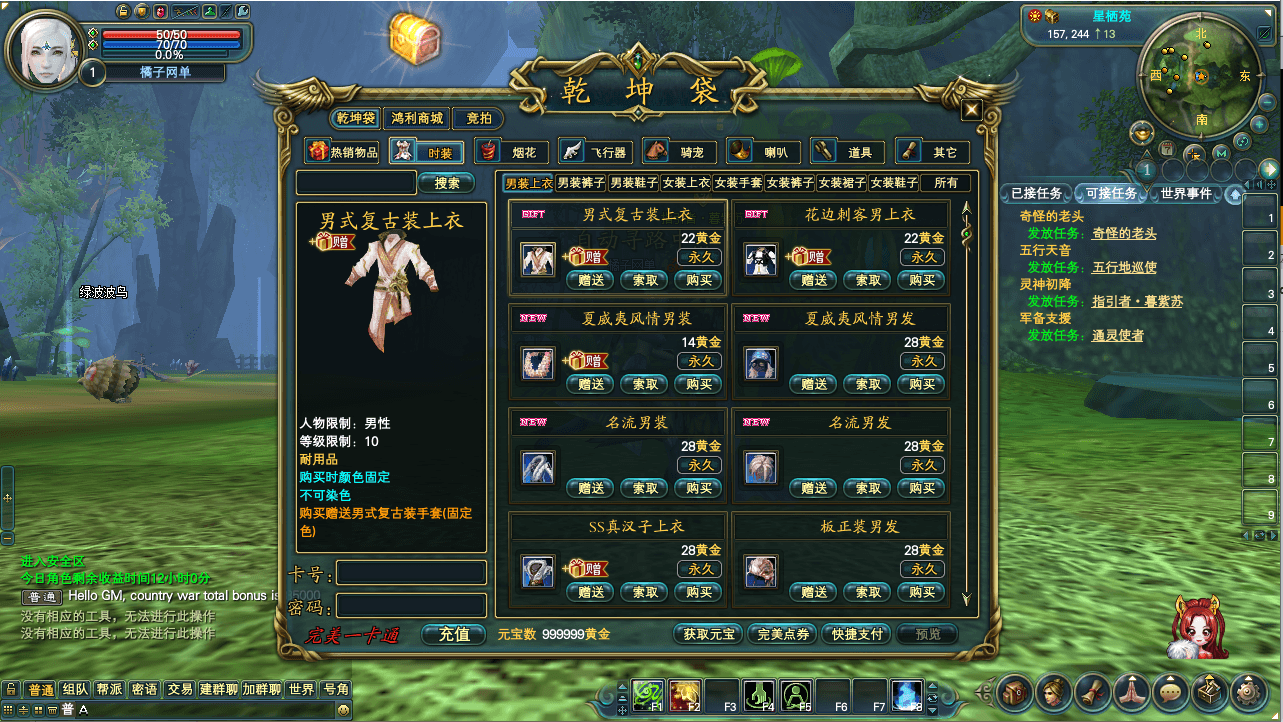Switch to the 鸿利商城 tab
The width and height of the screenshot is (1283, 722).
click(x=416, y=119)
